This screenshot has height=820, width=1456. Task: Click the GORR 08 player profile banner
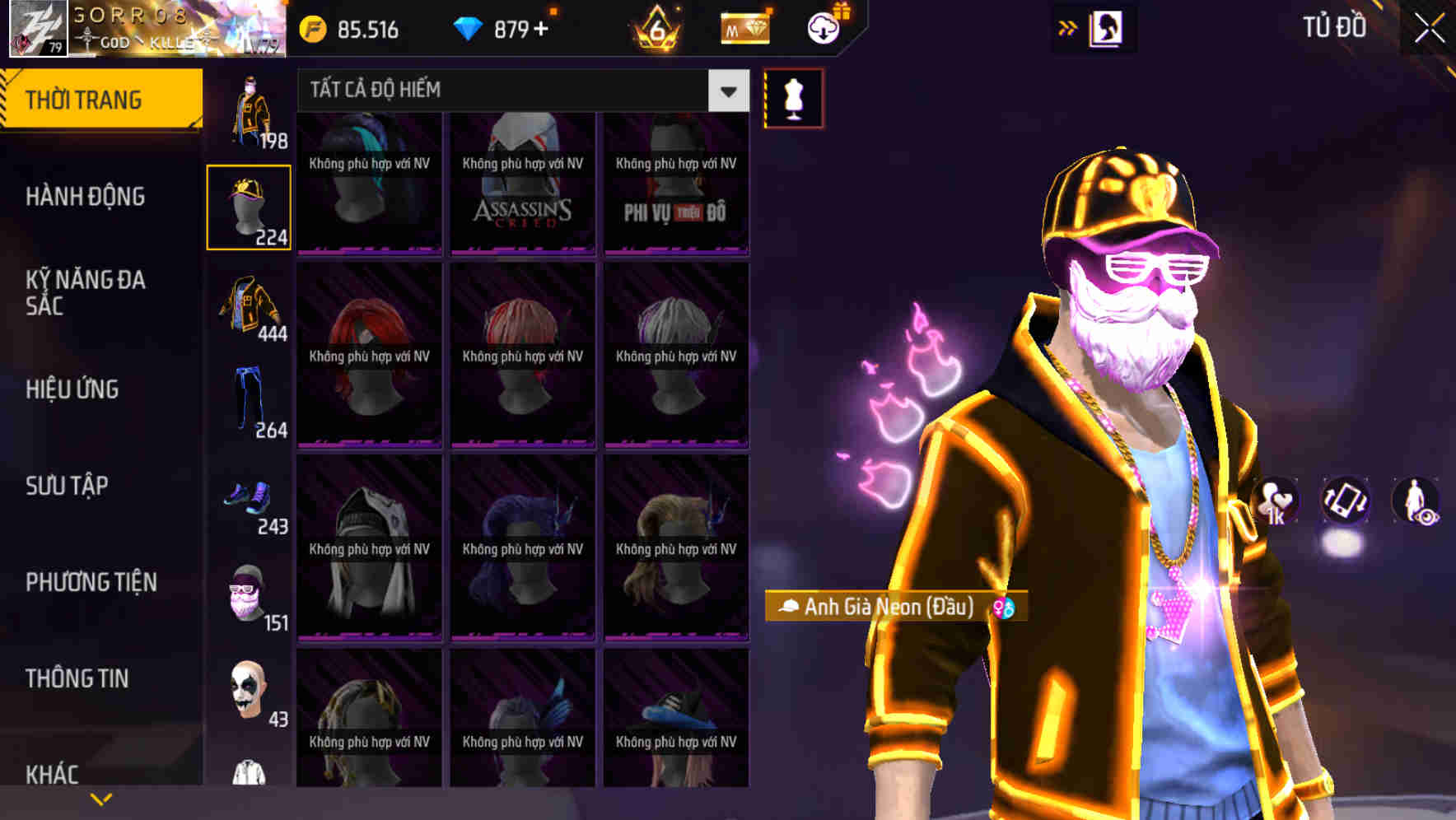pyautogui.click(x=140, y=30)
